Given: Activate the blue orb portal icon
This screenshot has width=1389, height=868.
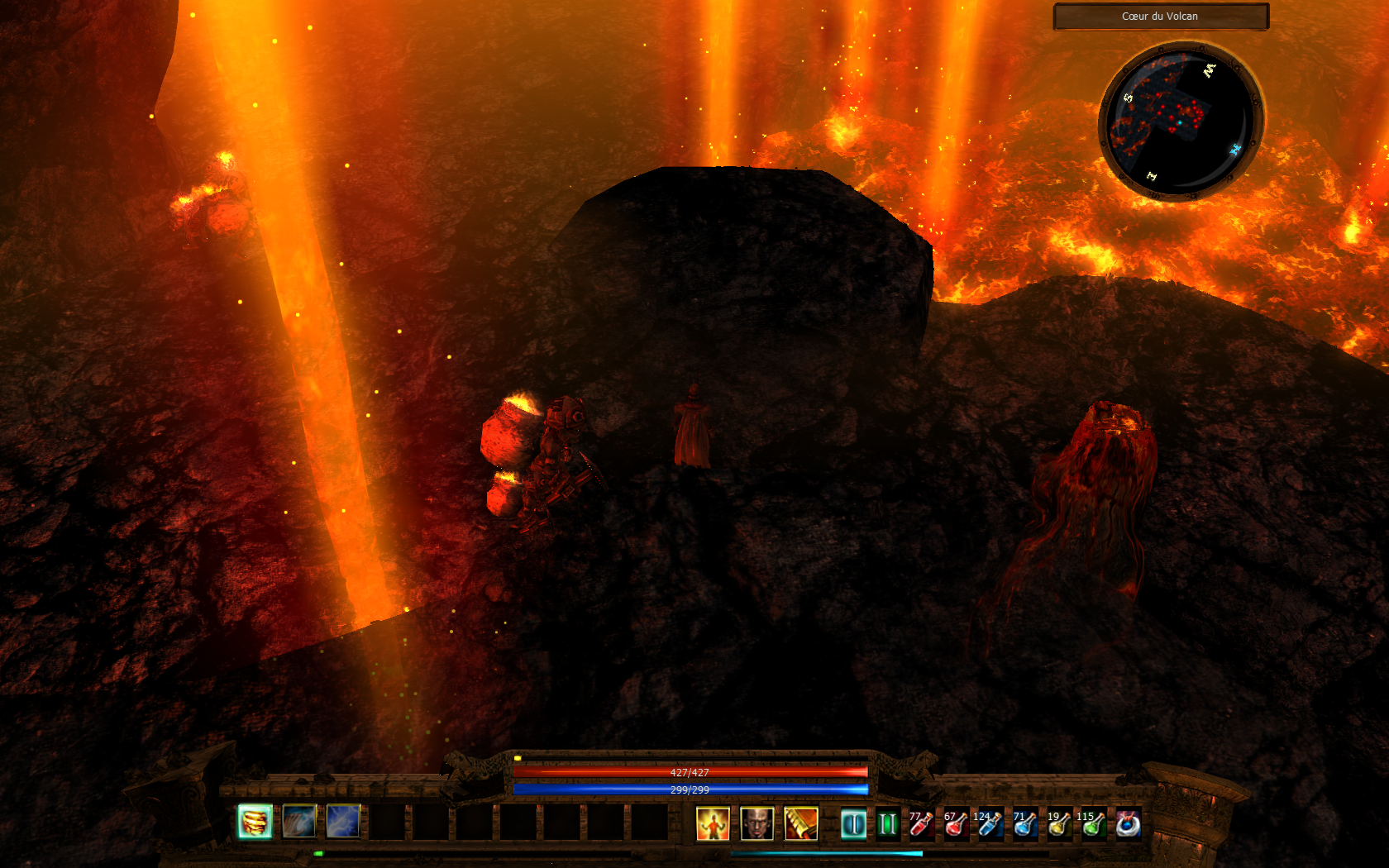Looking at the screenshot, I should point(1128,823).
